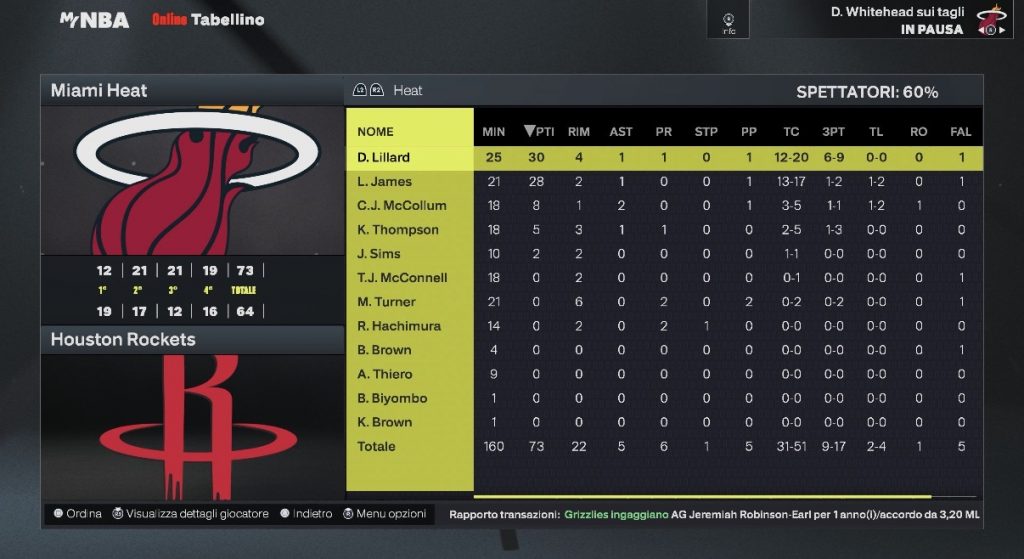Image resolution: width=1024 pixels, height=559 pixels.
Task: Select T.J. McConnell's row
Action: coord(401,277)
